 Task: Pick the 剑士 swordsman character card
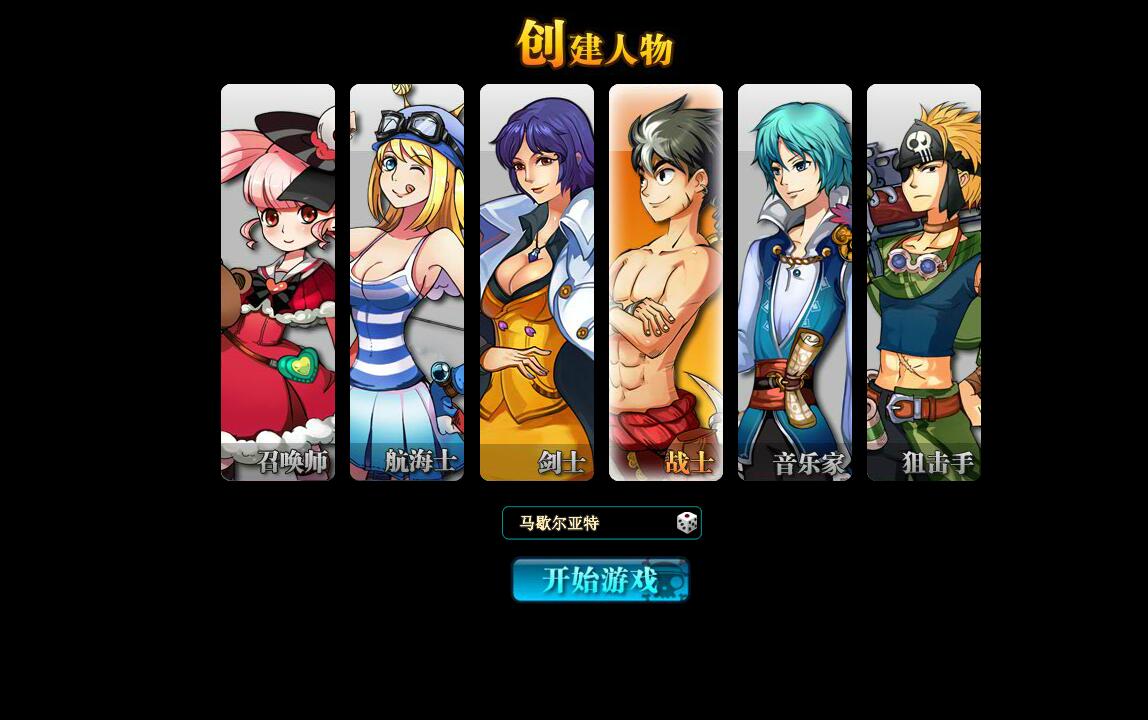(x=537, y=282)
